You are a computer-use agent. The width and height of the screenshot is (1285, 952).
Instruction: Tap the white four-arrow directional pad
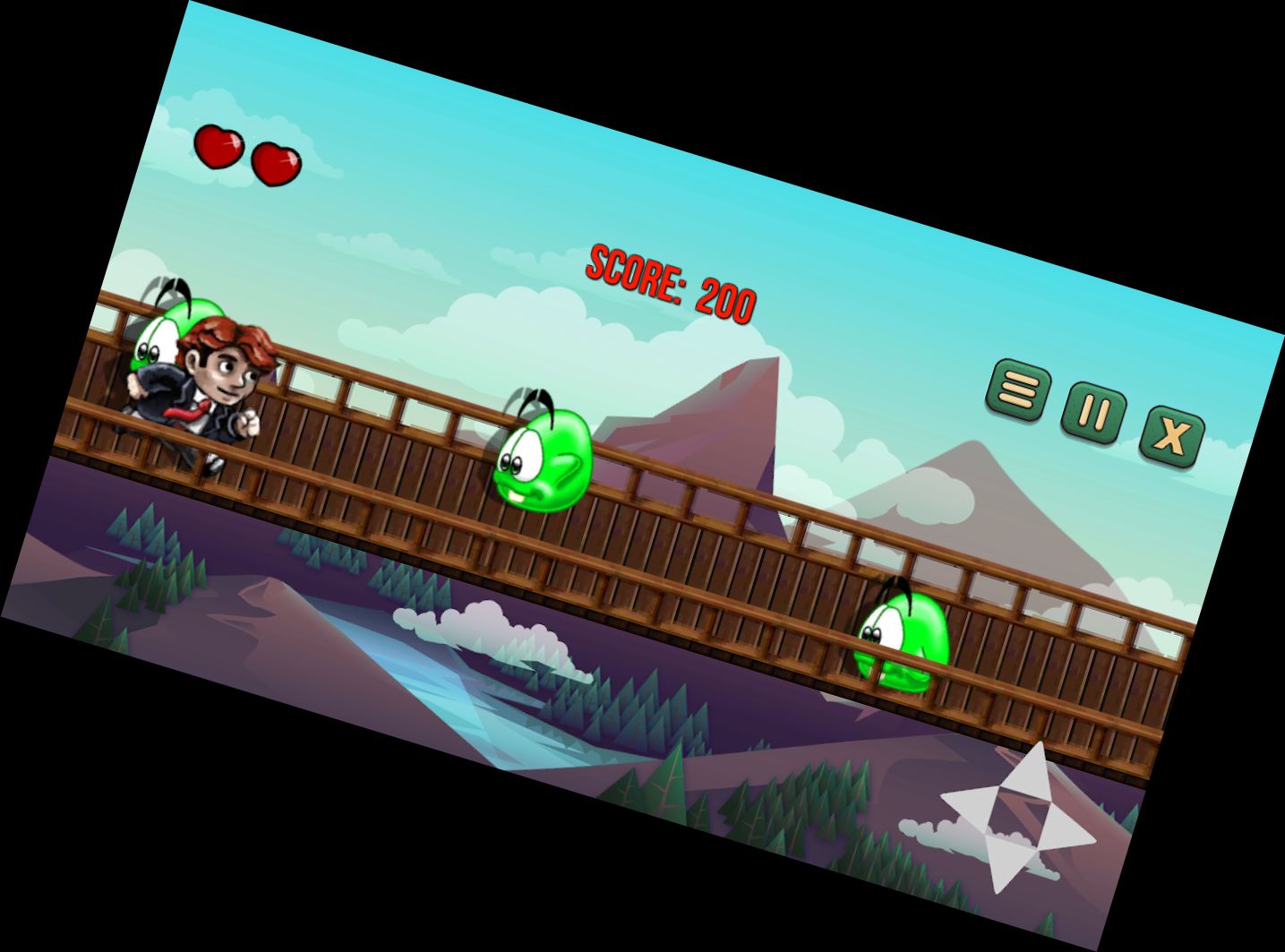[1017, 817]
